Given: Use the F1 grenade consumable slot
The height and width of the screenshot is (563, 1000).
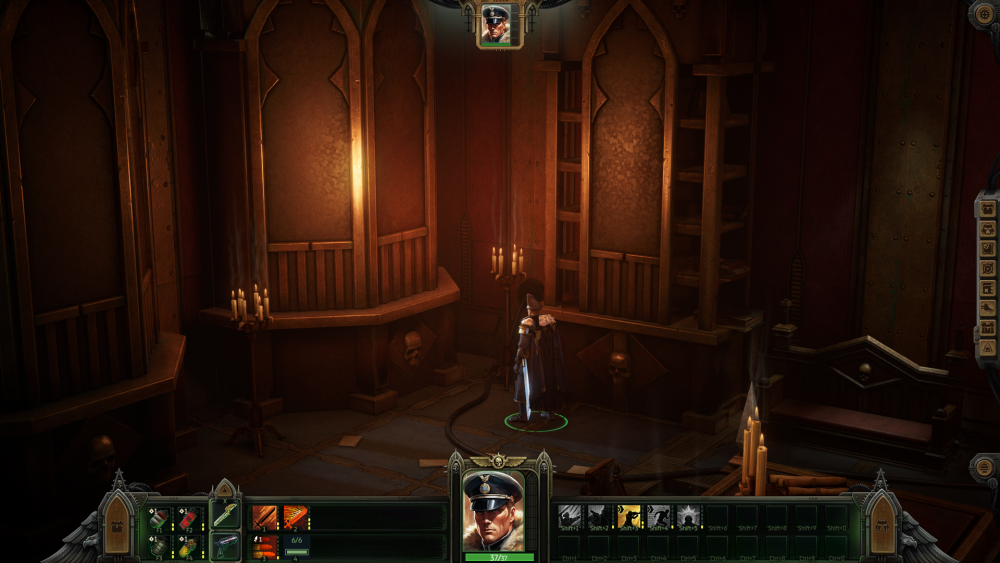Looking at the screenshot, I should 159,518.
